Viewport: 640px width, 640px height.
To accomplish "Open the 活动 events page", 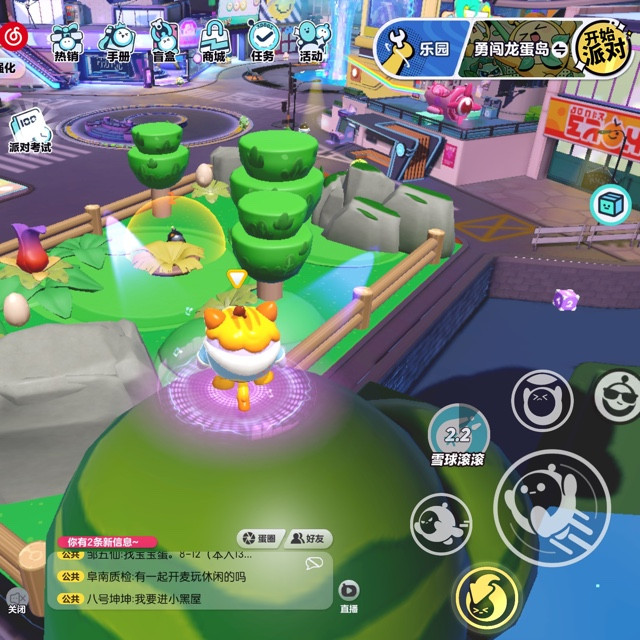I will coord(311,41).
